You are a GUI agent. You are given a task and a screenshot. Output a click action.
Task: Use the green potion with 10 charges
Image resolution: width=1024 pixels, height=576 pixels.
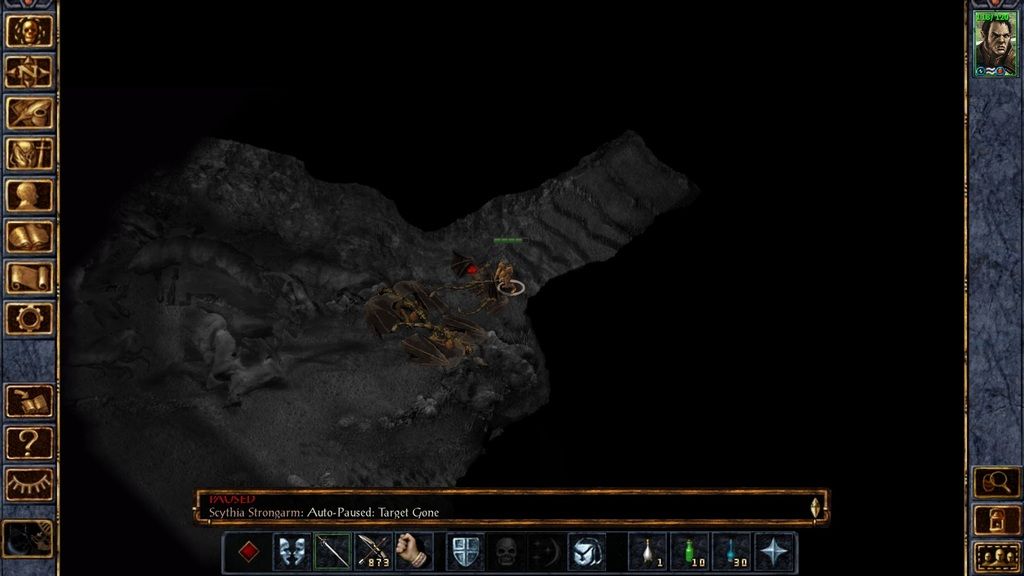(690, 552)
